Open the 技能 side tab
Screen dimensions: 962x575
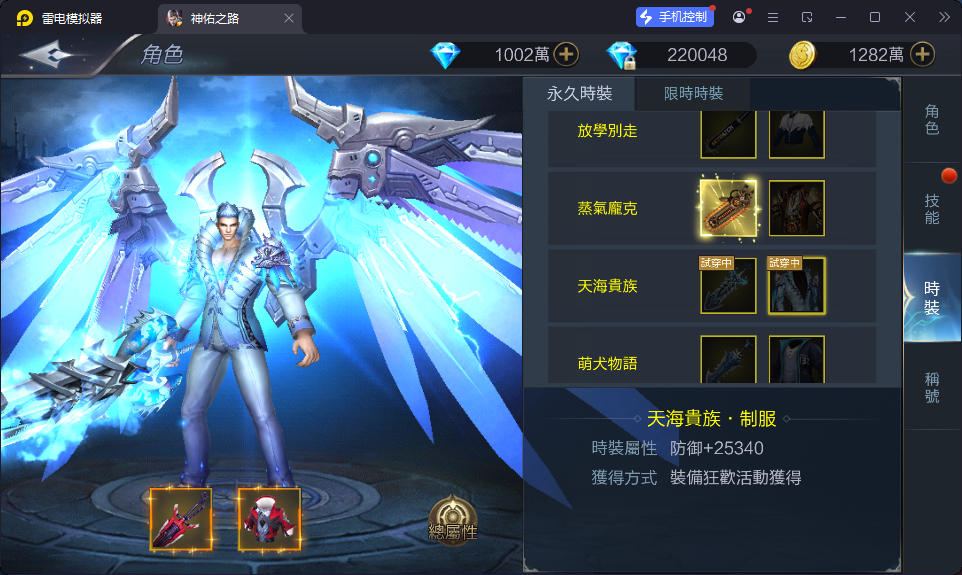point(932,208)
